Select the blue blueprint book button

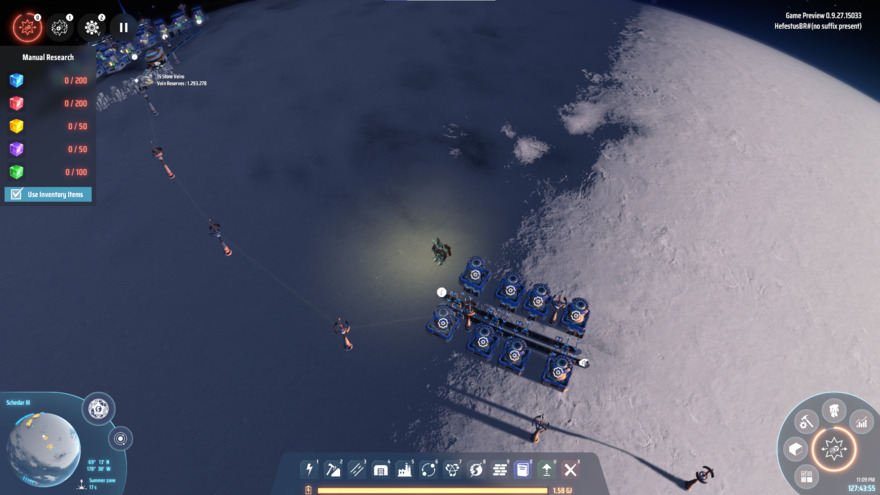click(x=523, y=469)
